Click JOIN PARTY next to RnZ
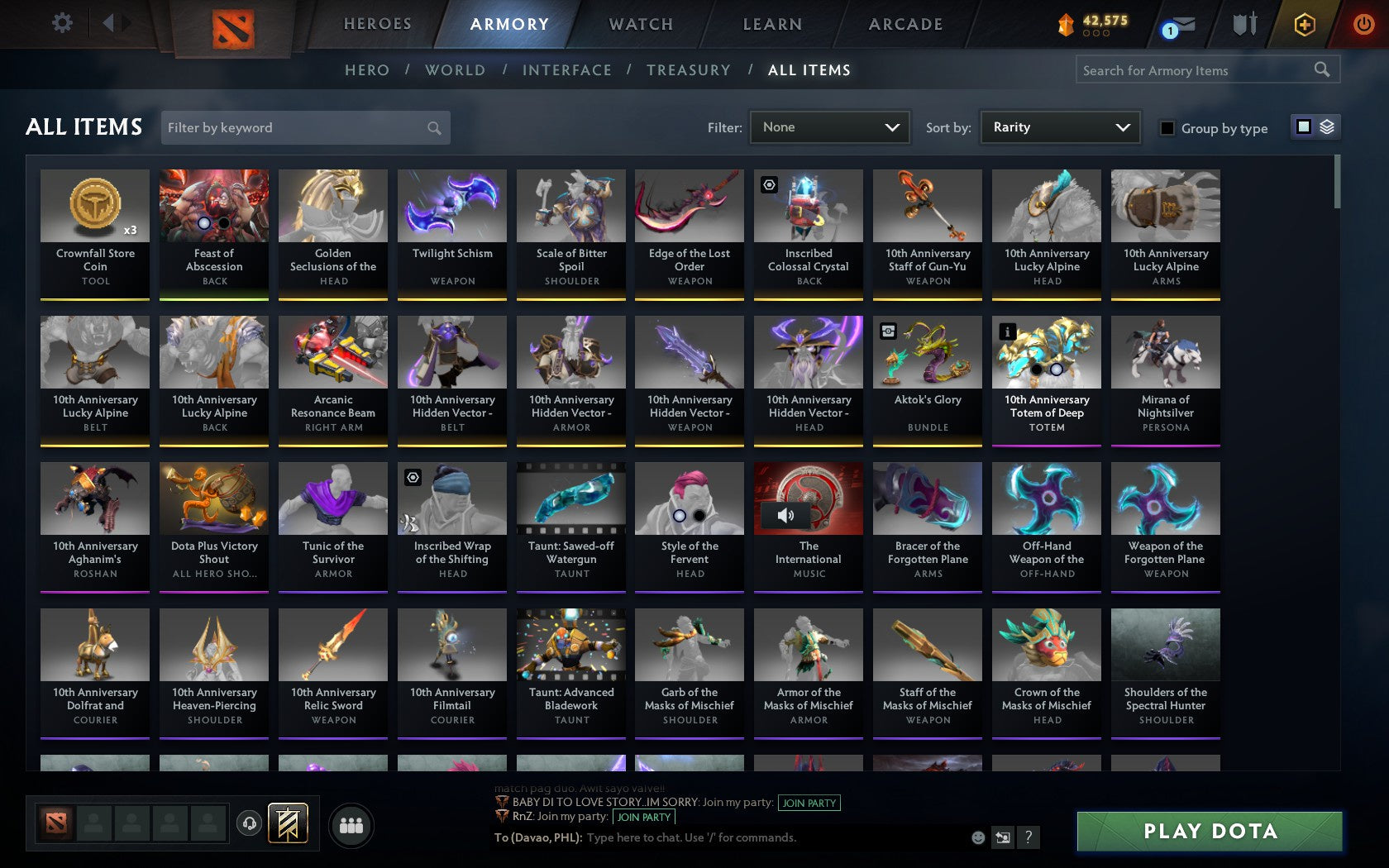This screenshot has width=1389, height=868. 642,817
